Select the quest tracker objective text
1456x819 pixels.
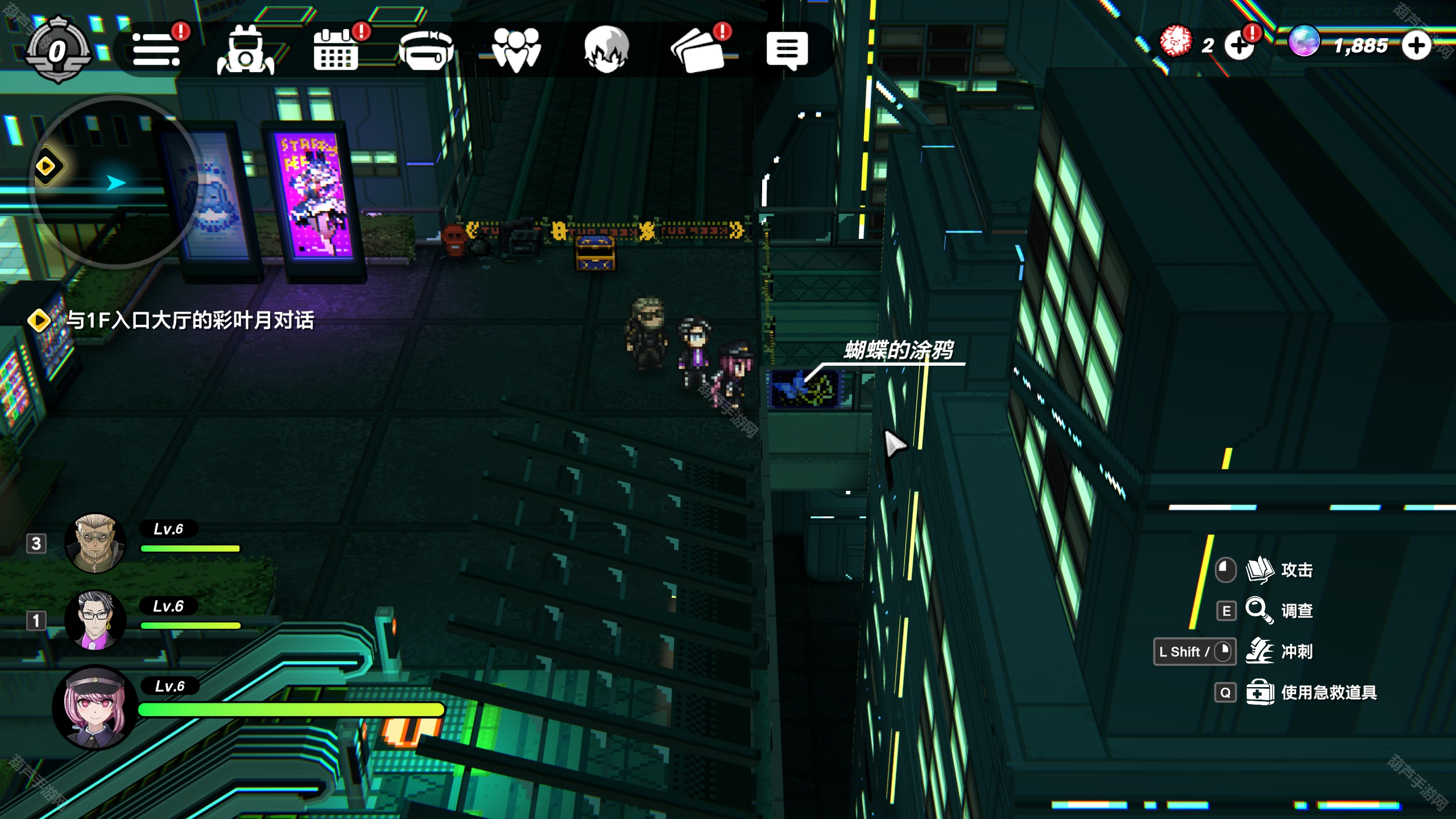[189, 320]
